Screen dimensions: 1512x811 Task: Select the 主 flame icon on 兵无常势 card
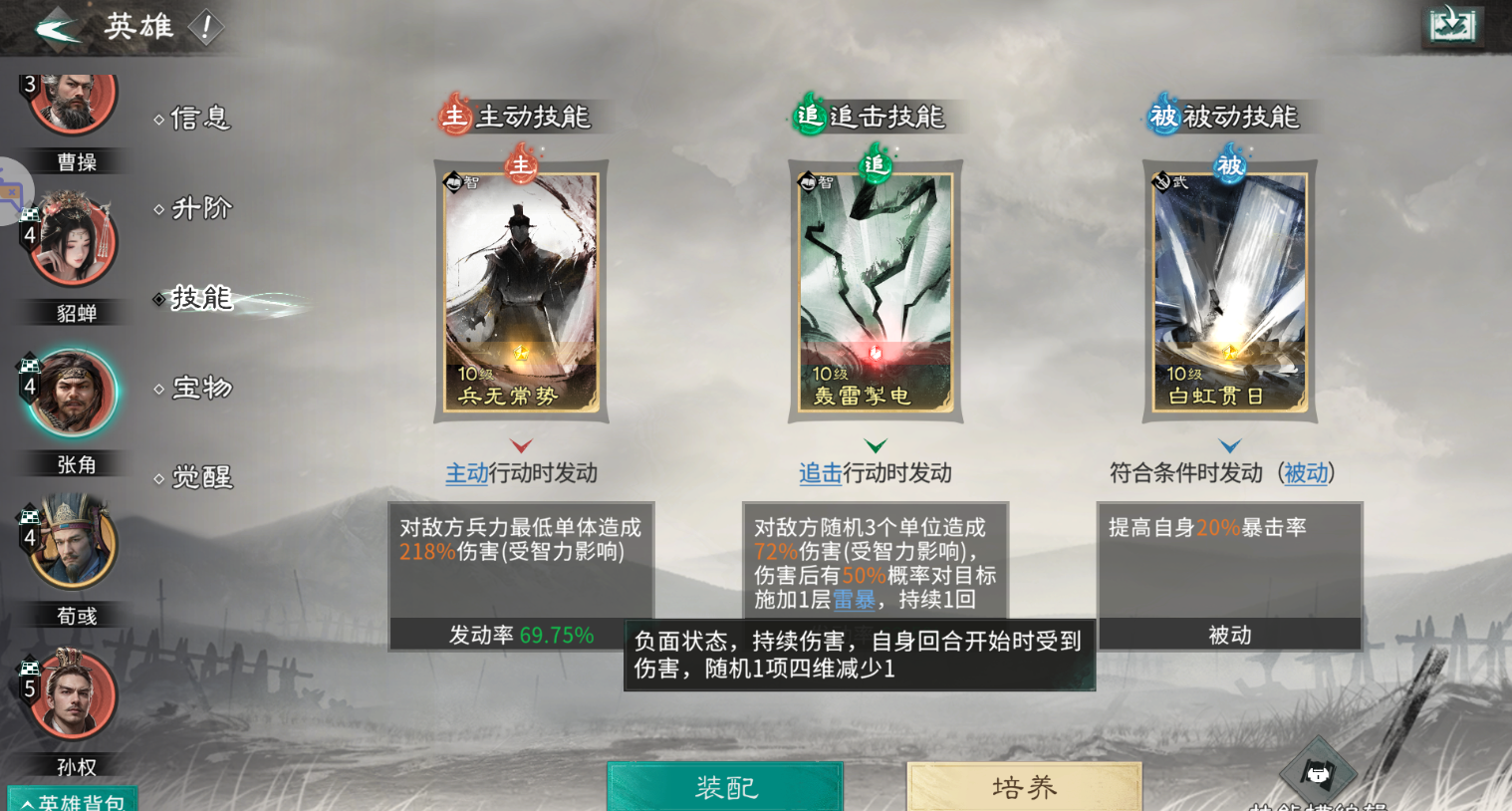[x=521, y=166]
